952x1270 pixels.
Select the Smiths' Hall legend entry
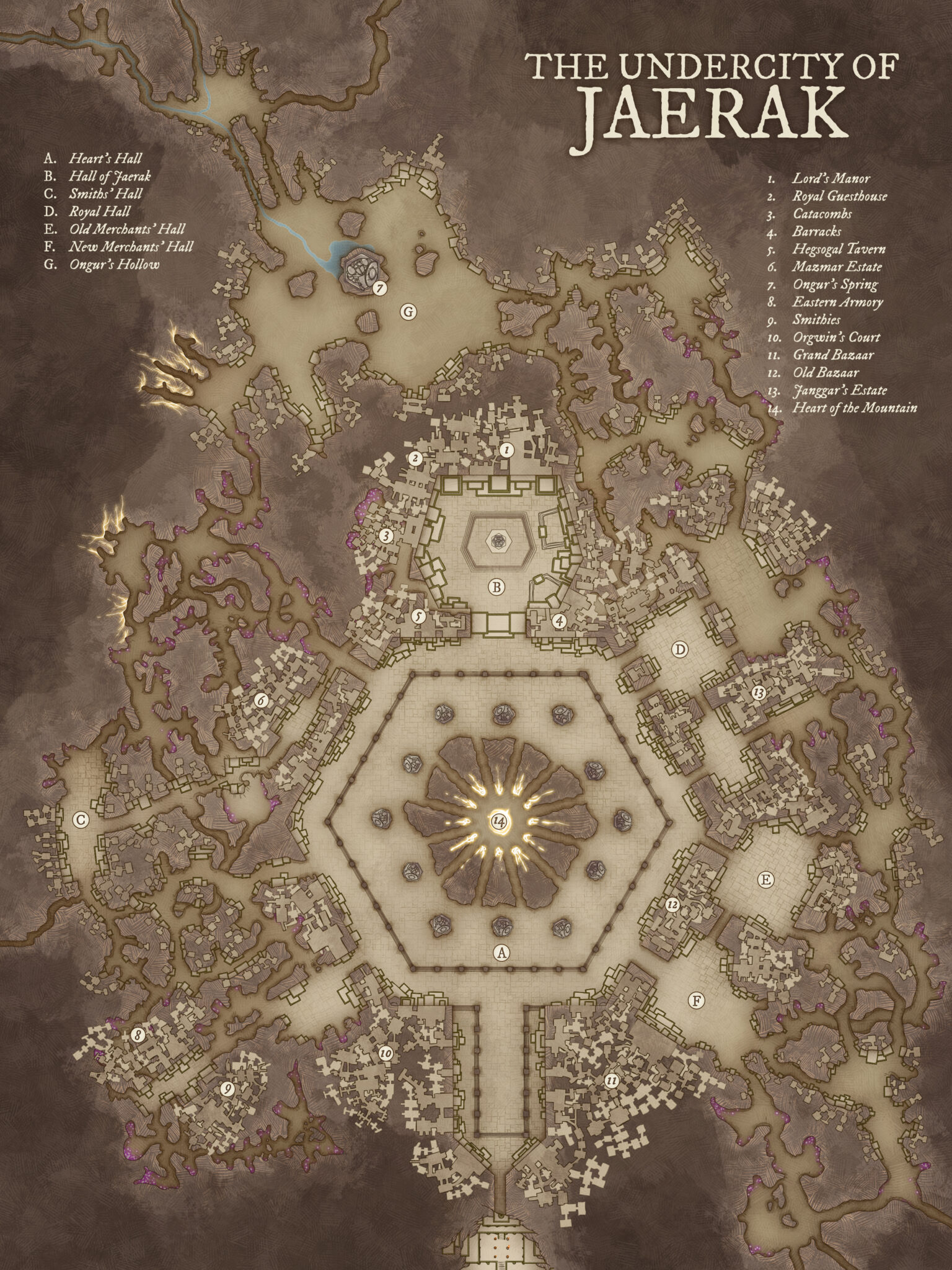pos(105,194)
